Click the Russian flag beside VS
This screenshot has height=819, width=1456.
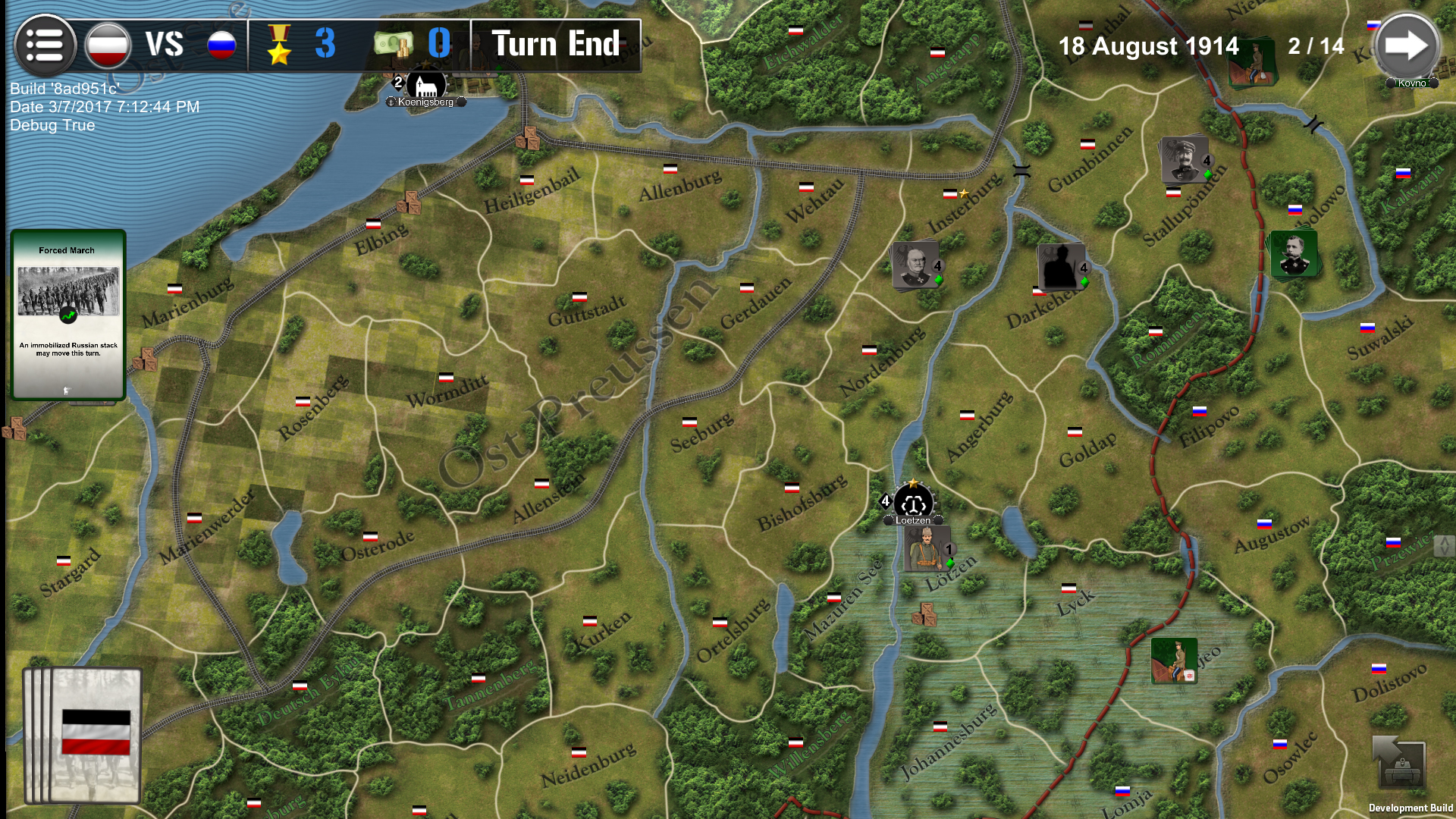(221, 43)
